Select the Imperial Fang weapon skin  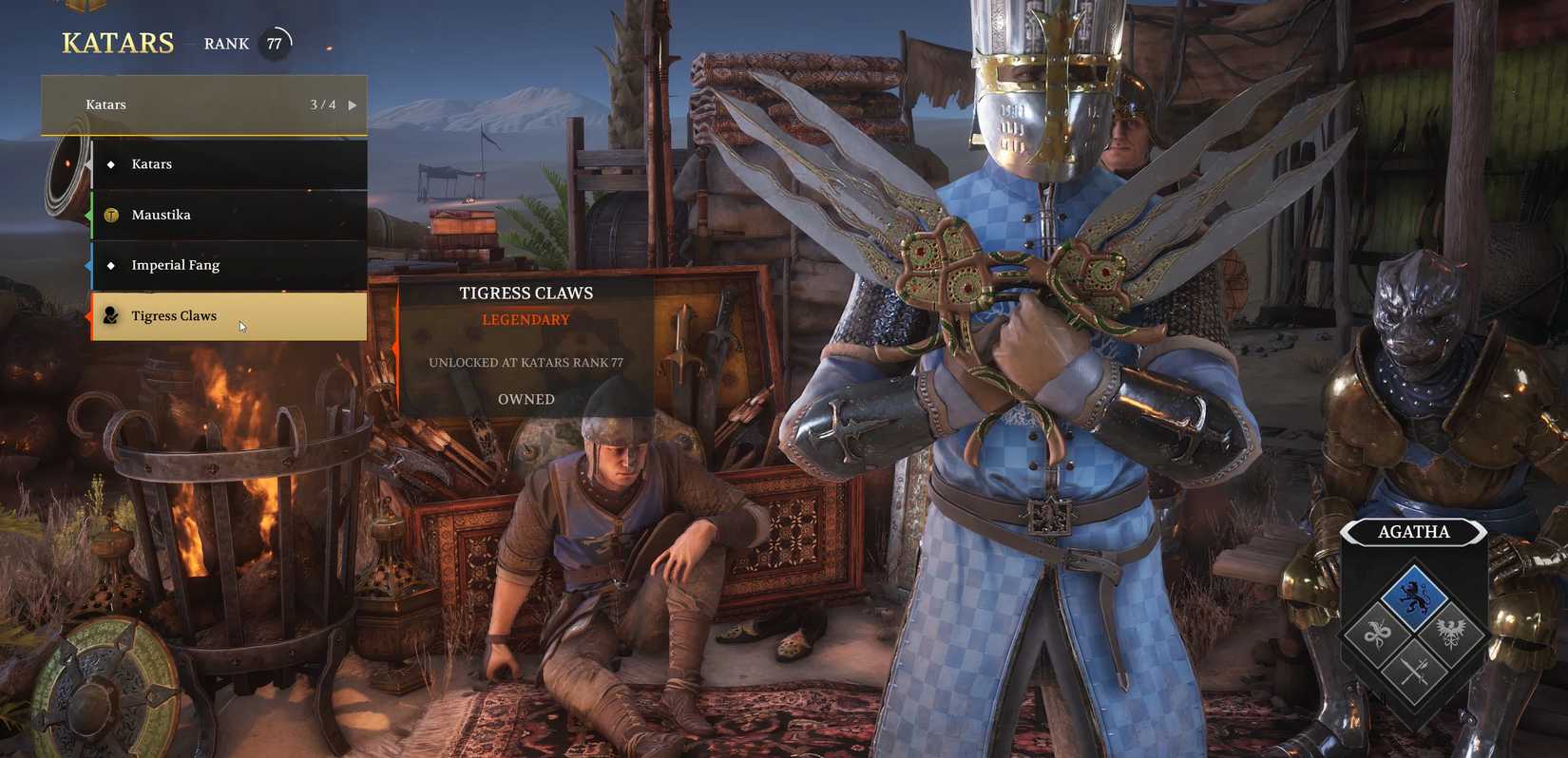[x=228, y=265]
